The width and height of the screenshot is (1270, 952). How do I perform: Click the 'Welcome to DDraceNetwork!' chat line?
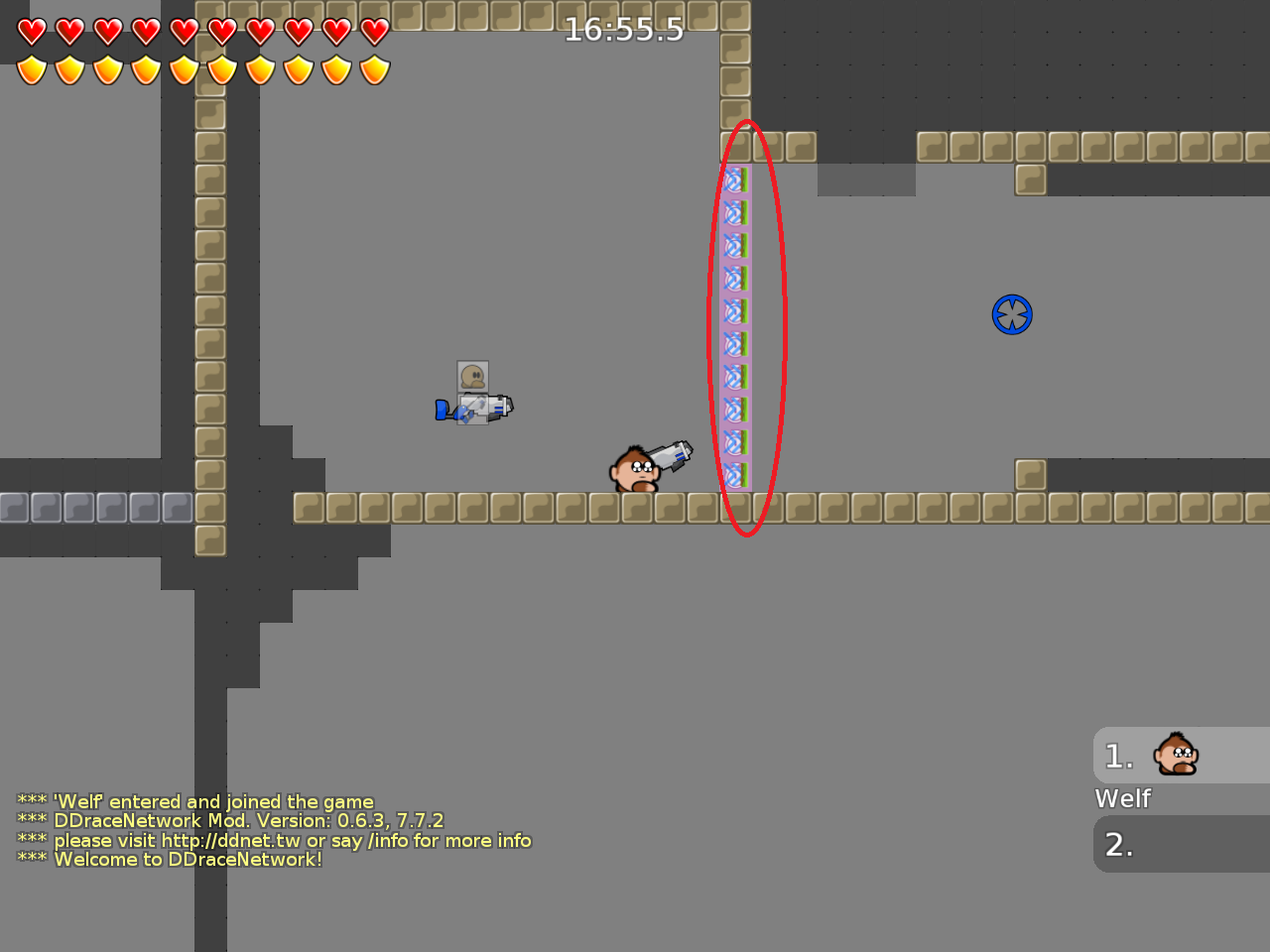click(x=169, y=860)
